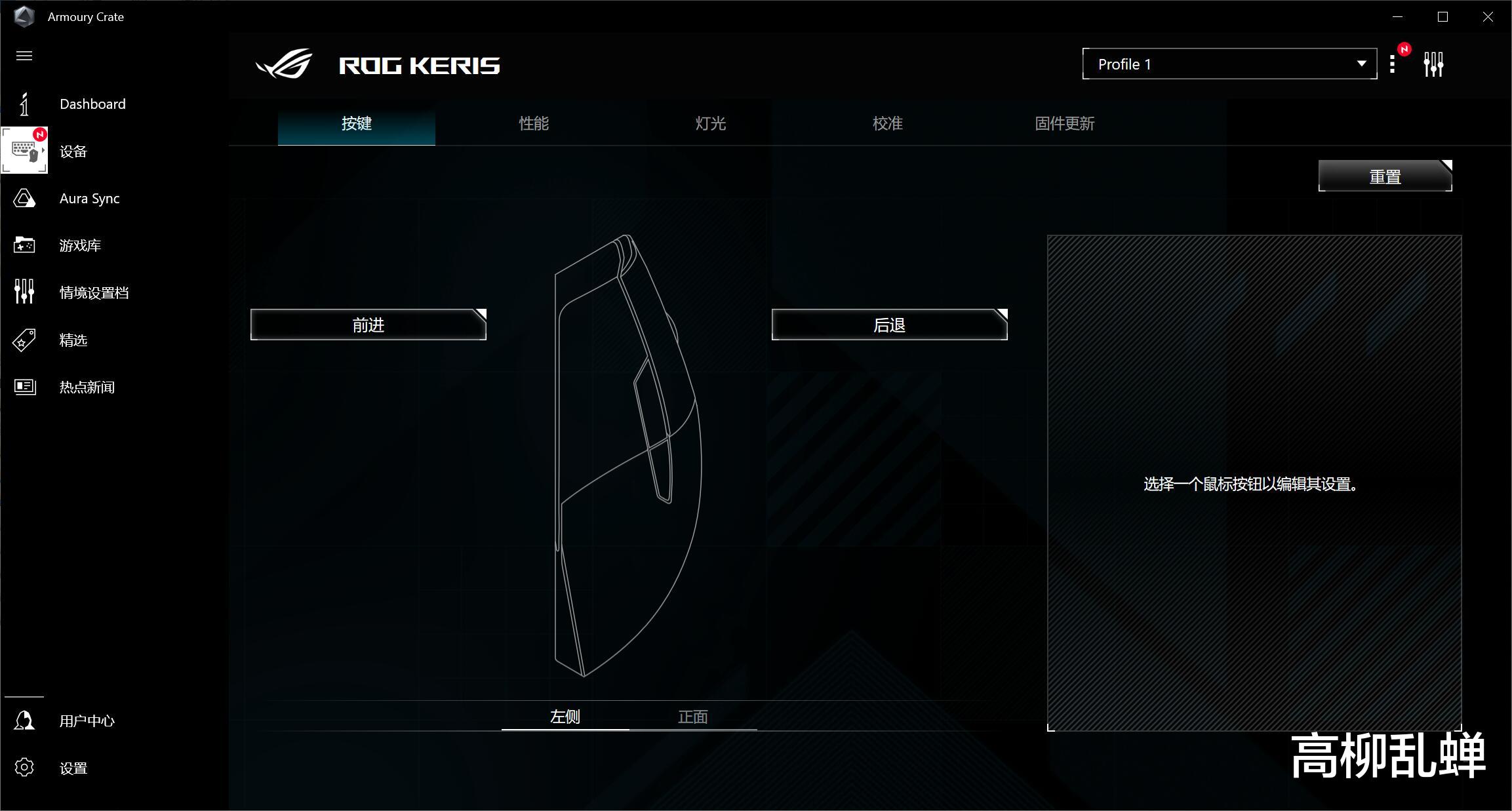This screenshot has height=811, width=1512.
Task: Switch to the 灯光 lighting tab
Action: point(711,124)
